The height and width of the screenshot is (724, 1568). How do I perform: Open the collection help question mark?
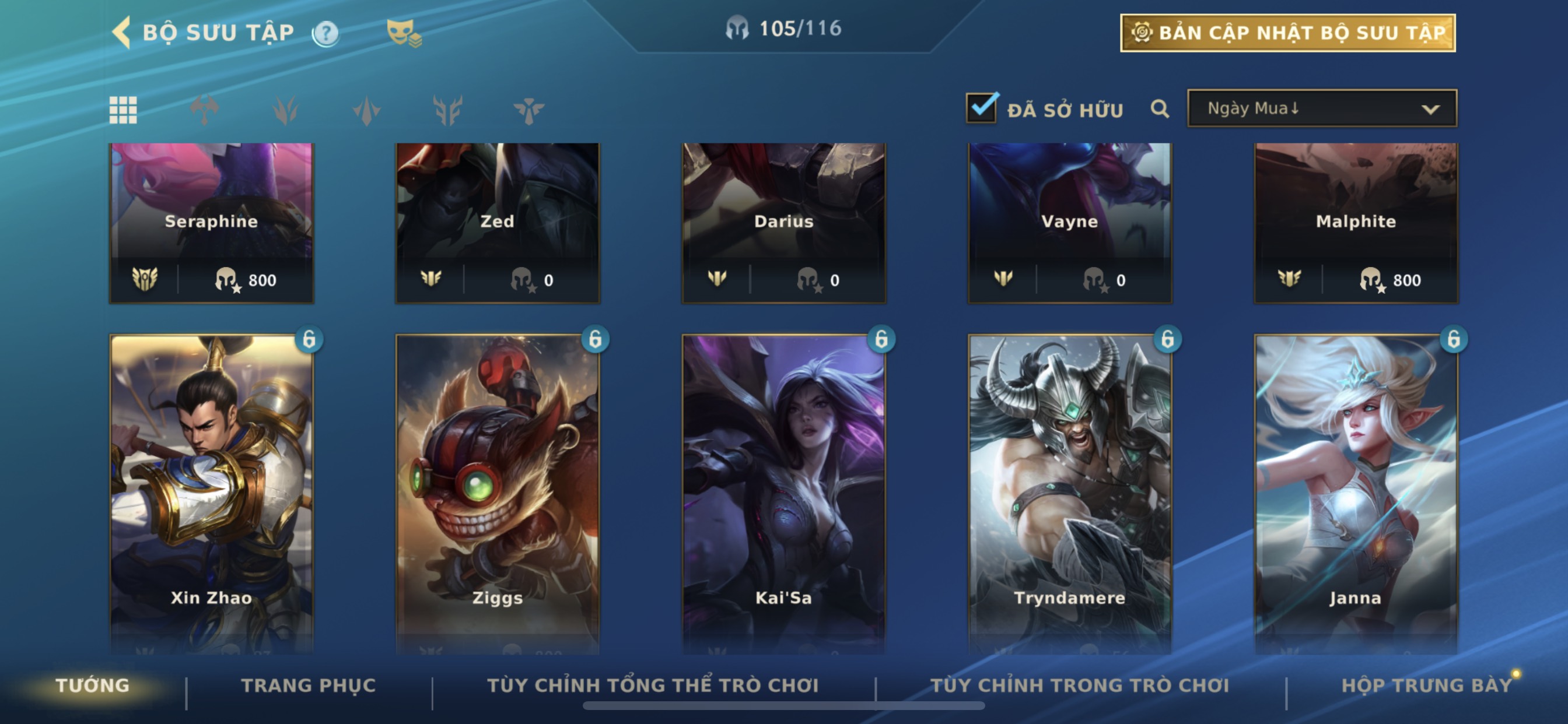325,33
